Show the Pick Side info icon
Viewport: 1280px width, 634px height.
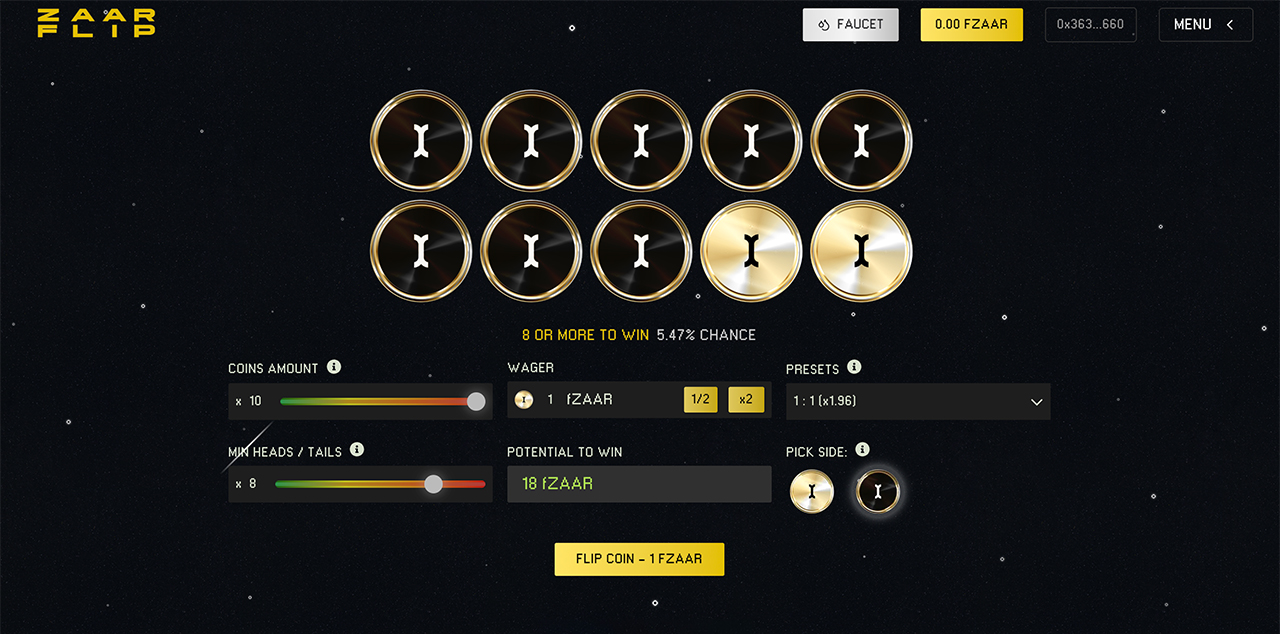pos(863,450)
